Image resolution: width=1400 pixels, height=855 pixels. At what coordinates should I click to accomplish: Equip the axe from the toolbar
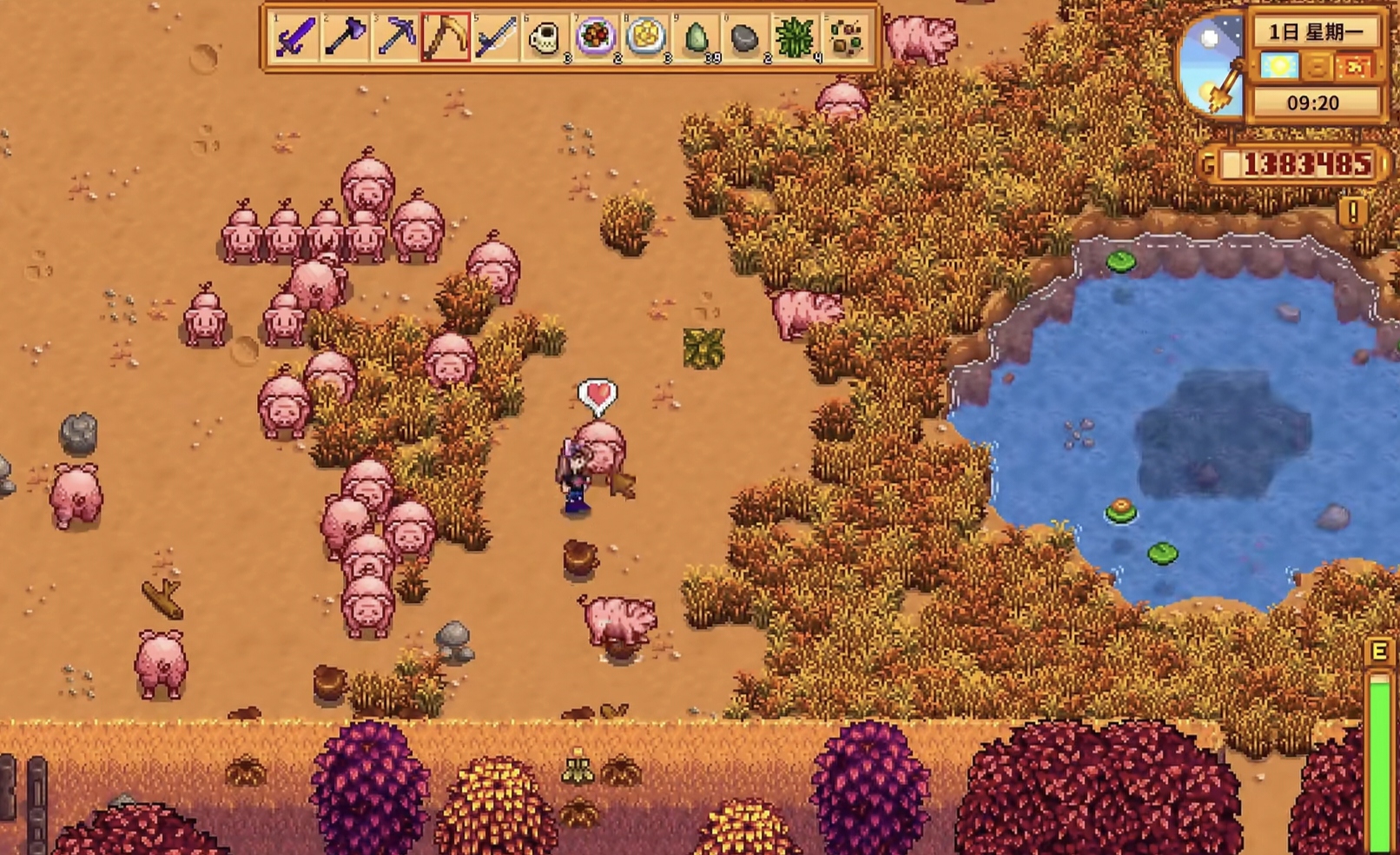[345, 37]
